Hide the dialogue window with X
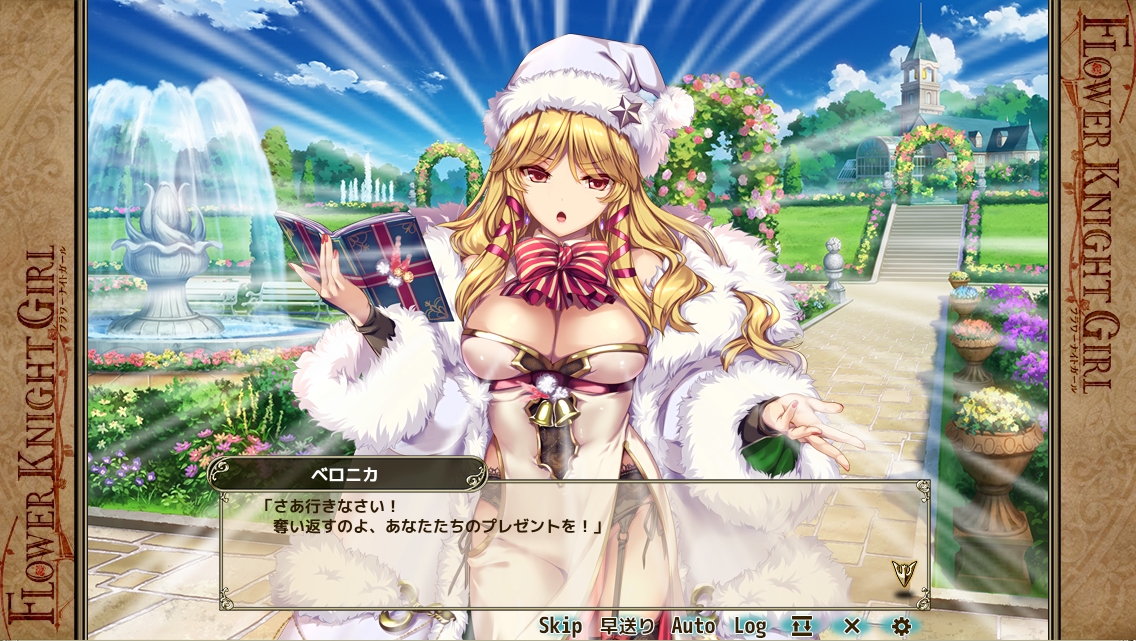 click(x=852, y=626)
